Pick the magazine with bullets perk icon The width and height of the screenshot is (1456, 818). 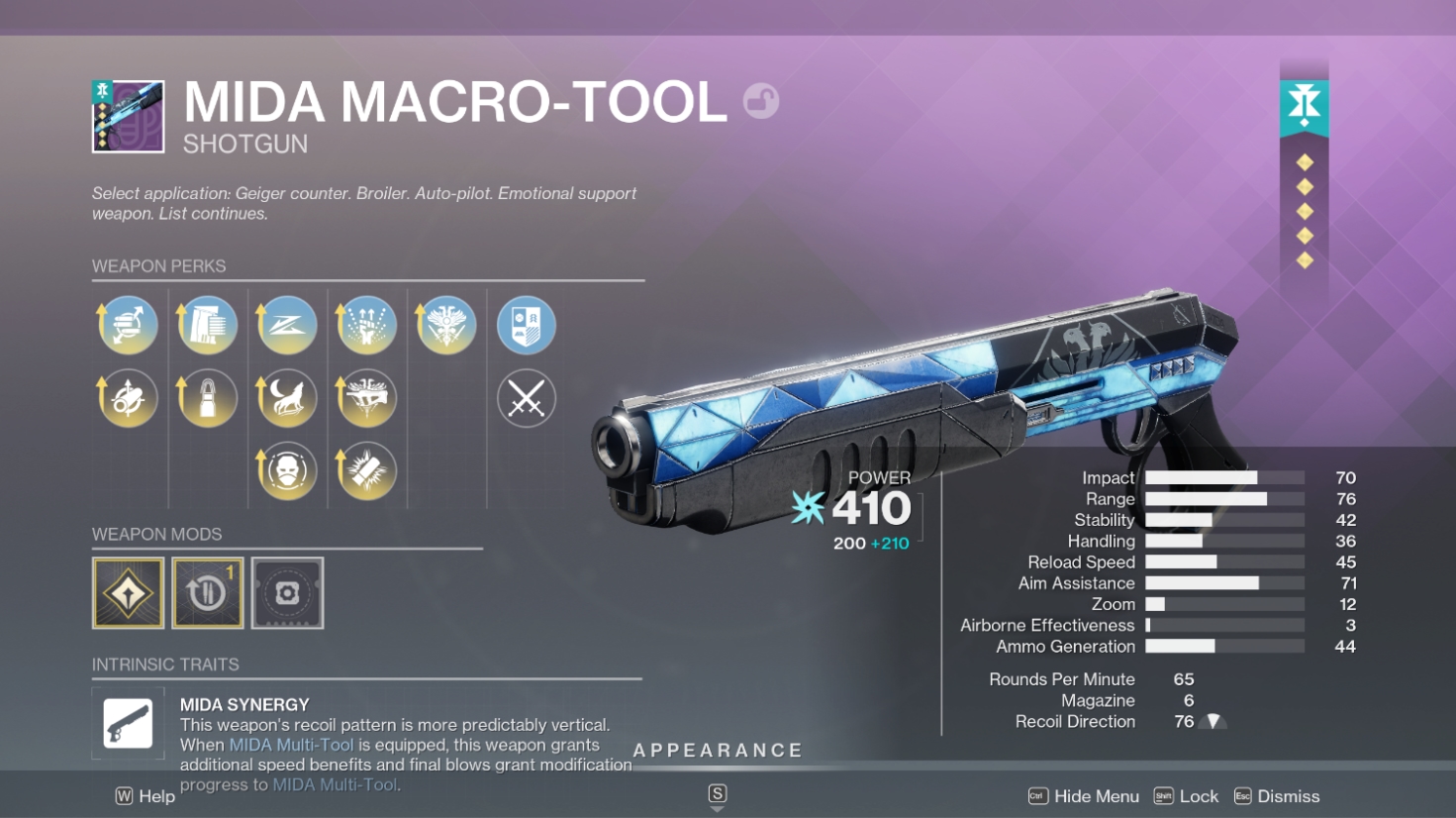[x=208, y=325]
